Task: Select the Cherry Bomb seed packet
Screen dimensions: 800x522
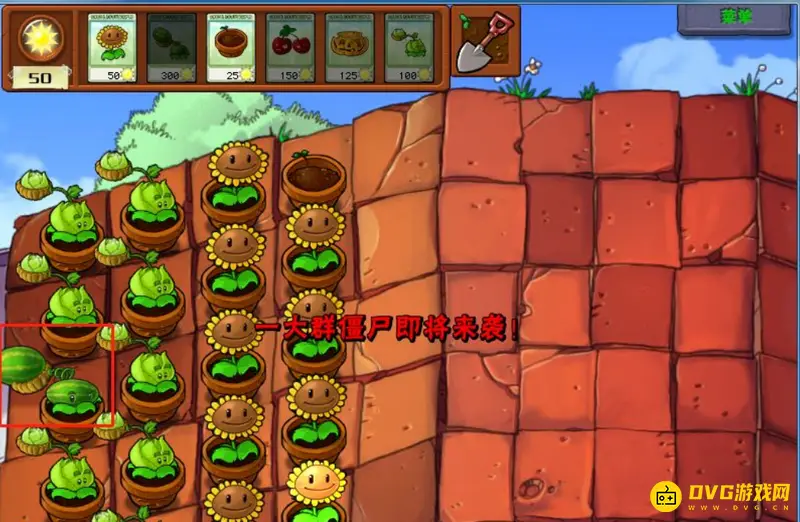Action: click(290, 47)
